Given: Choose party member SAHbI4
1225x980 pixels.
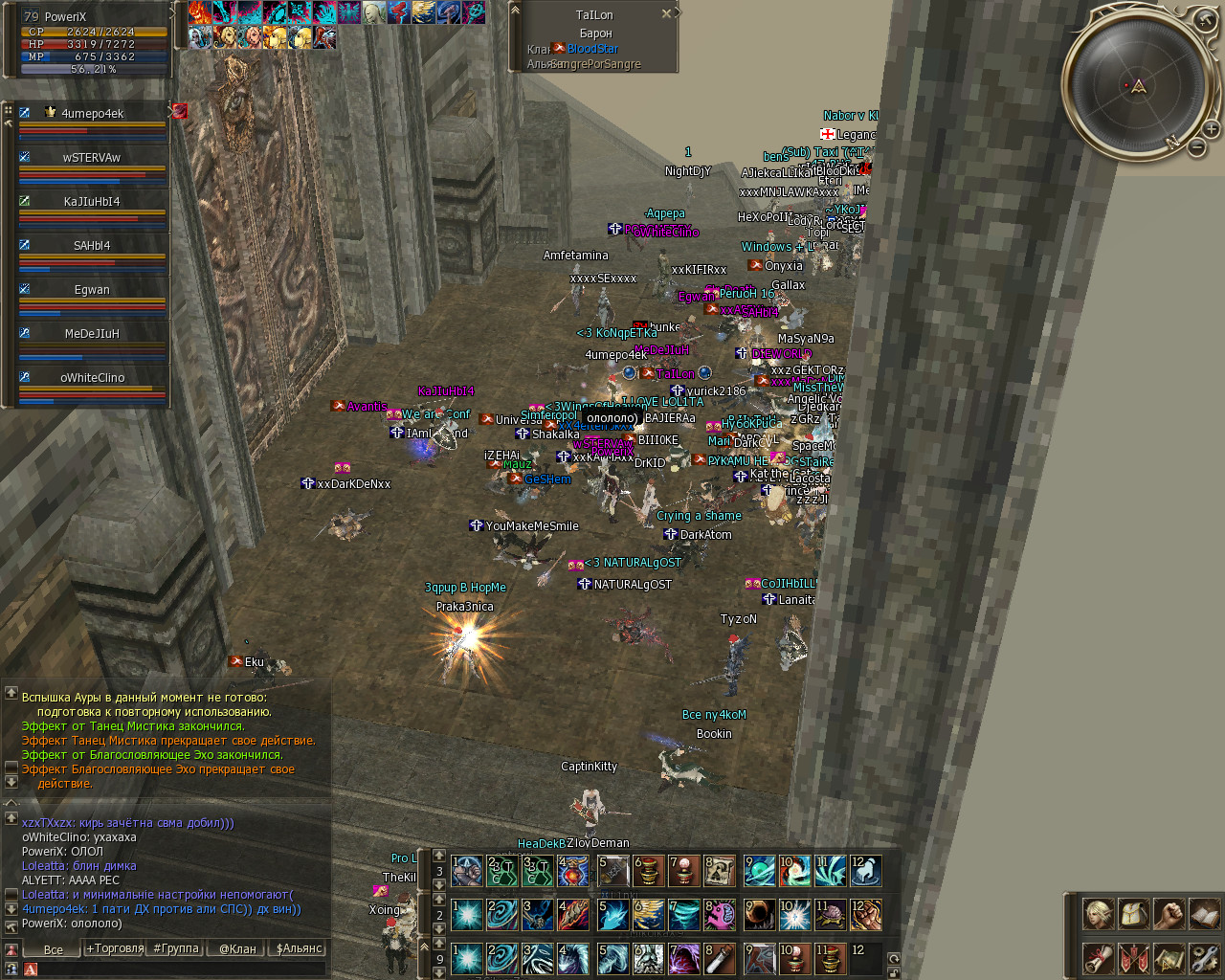Looking at the screenshot, I should (92, 246).
